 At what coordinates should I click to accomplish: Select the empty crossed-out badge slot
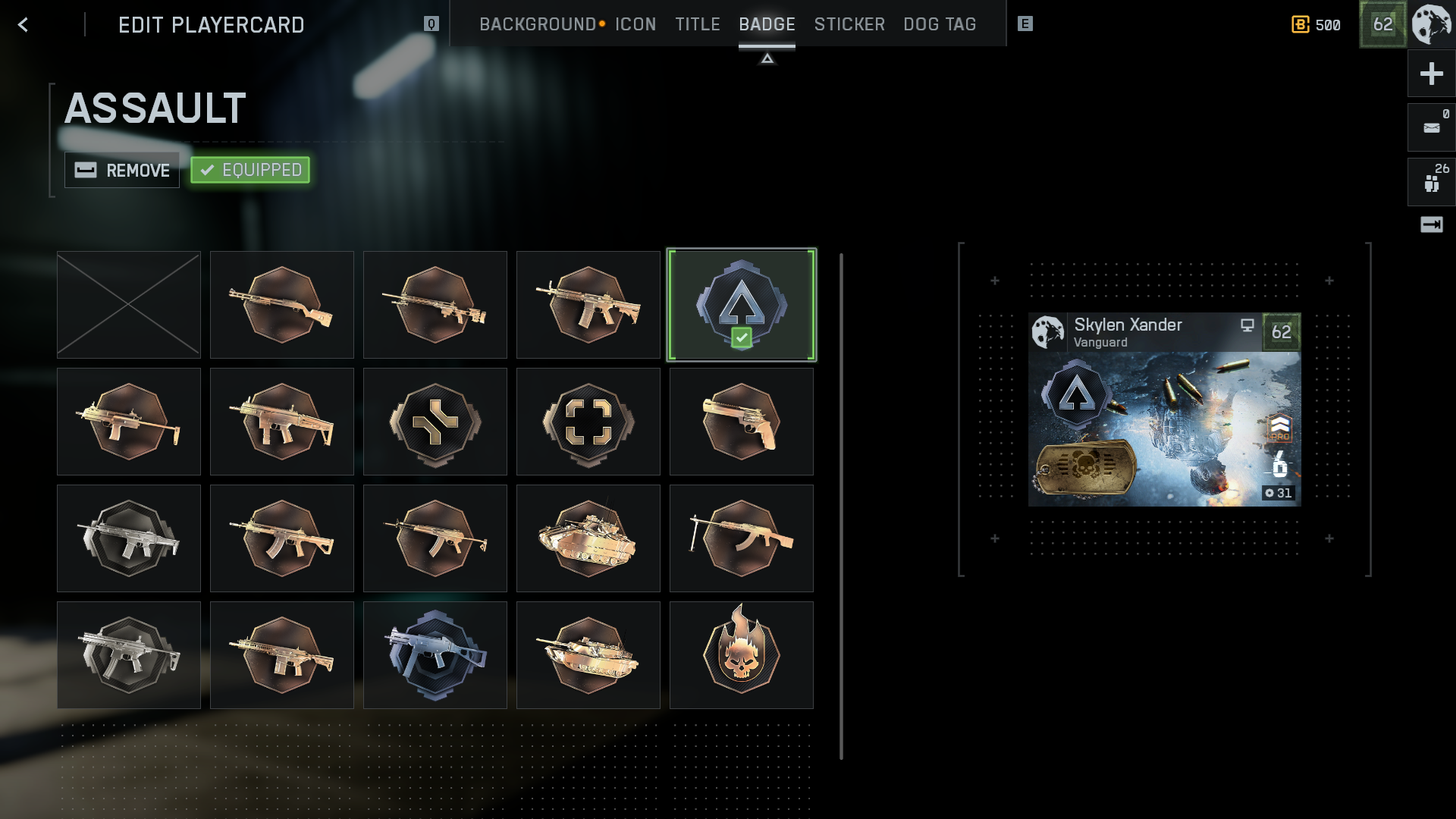click(x=129, y=305)
